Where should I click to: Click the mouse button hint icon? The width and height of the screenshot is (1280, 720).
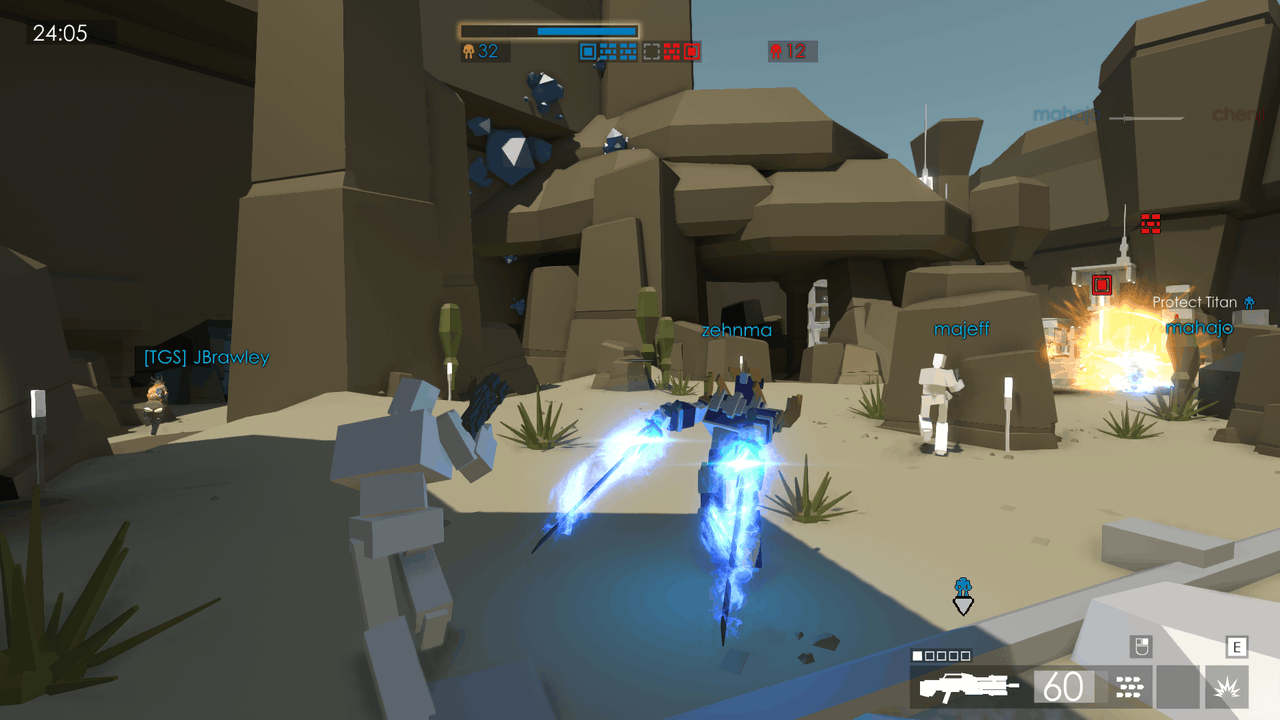tap(1140, 646)
